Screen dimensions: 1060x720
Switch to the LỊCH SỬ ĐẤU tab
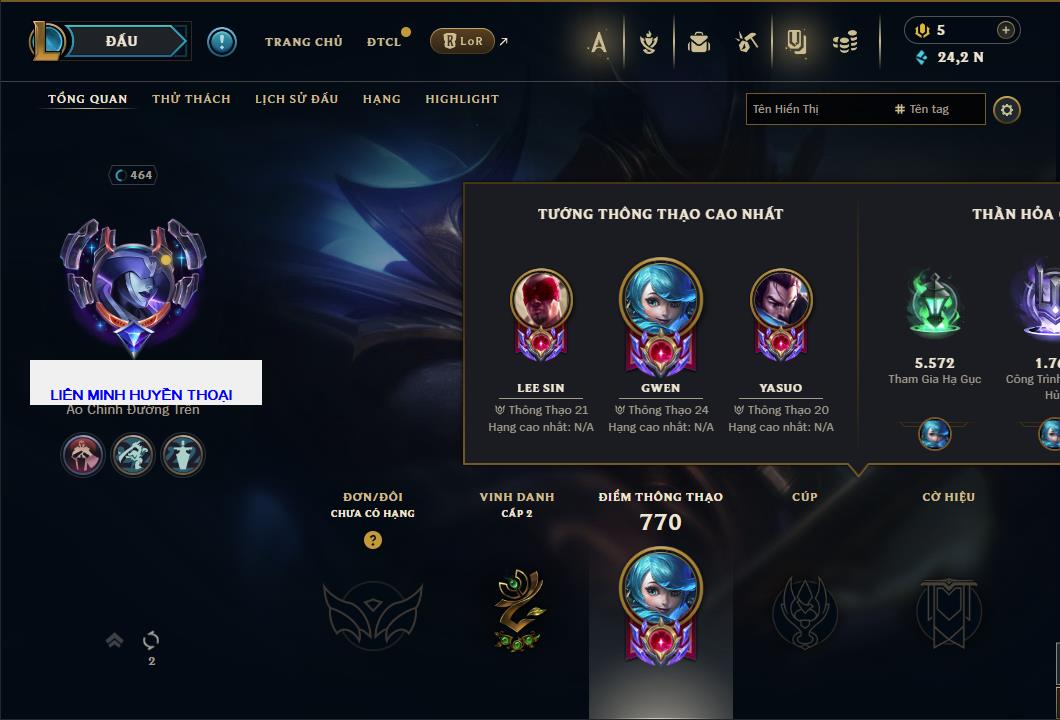click(x=296, y=99)
